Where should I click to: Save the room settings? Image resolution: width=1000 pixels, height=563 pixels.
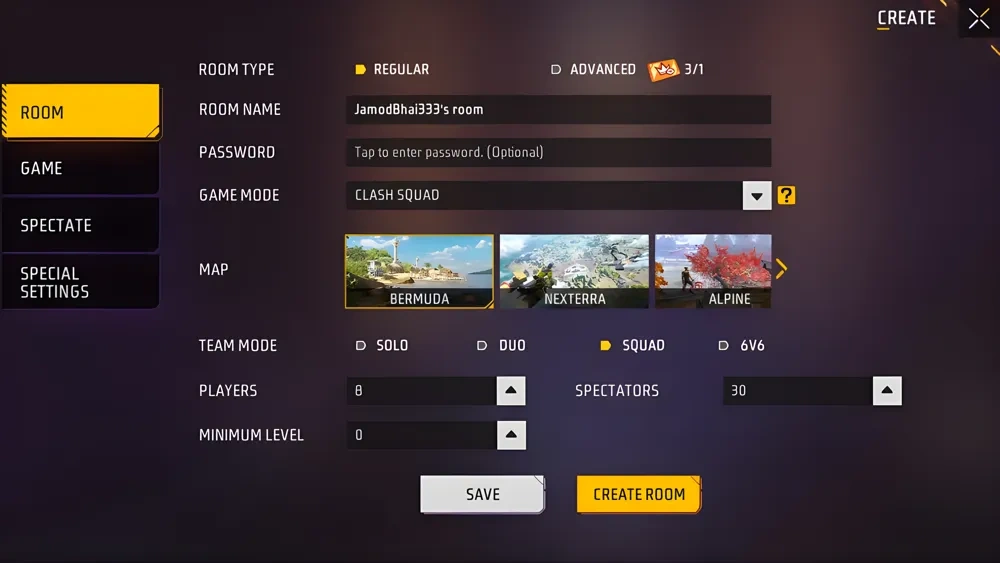(482, 494)
